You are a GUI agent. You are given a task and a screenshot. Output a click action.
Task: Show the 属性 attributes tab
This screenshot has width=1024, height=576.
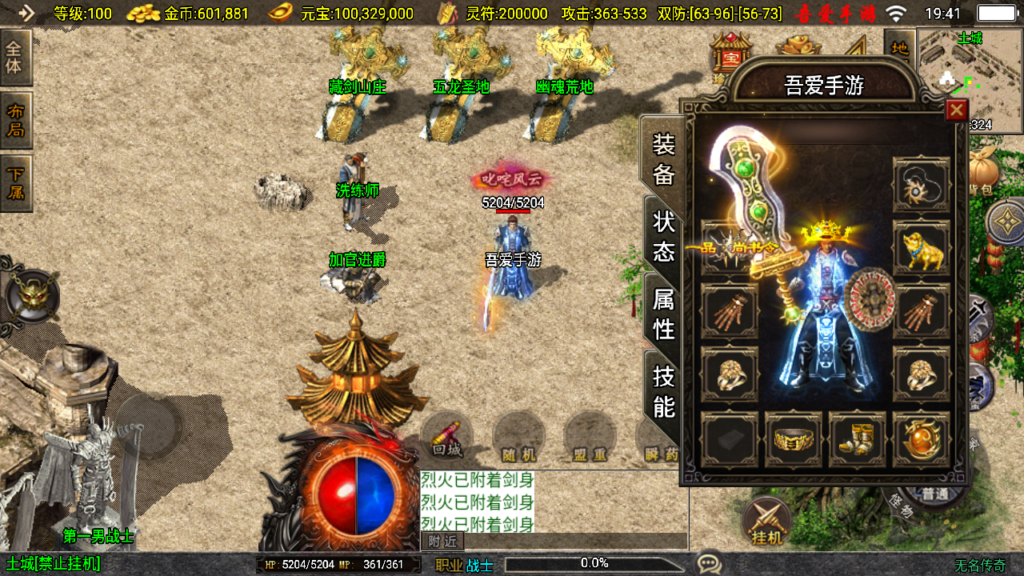click(664, 313)
